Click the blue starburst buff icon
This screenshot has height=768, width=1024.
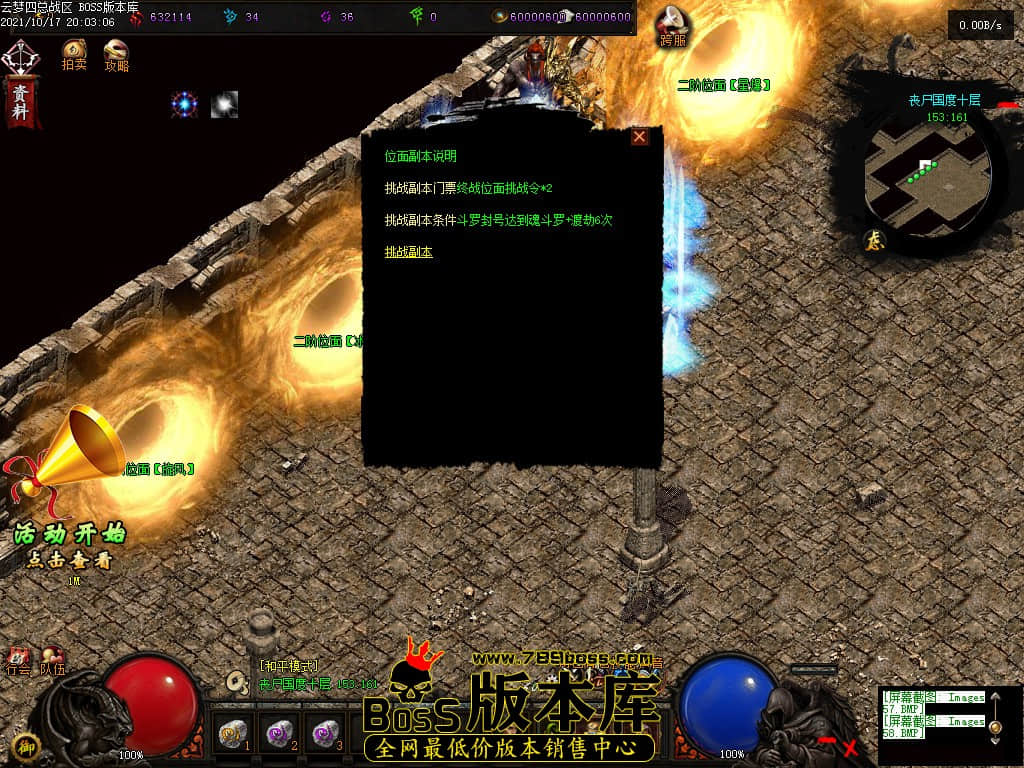point(185,104)
